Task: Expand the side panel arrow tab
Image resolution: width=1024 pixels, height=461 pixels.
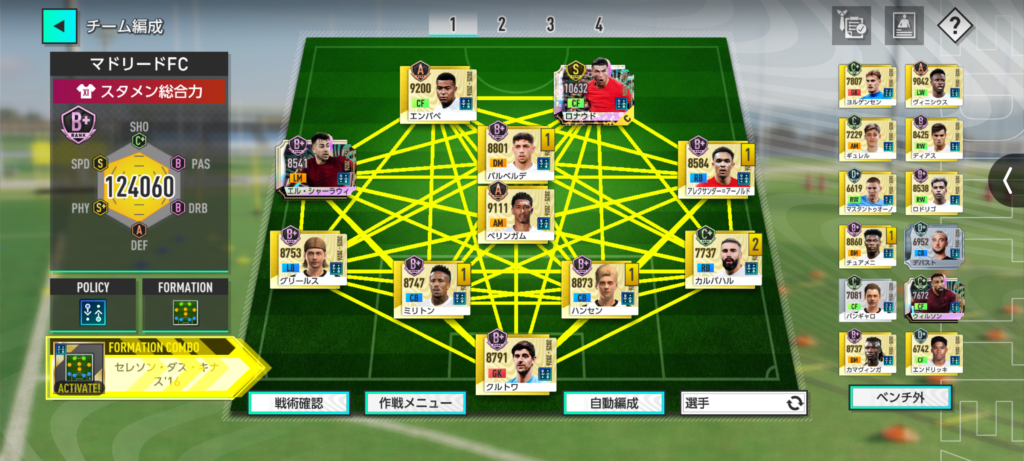Action: [x=1007, y=180]
